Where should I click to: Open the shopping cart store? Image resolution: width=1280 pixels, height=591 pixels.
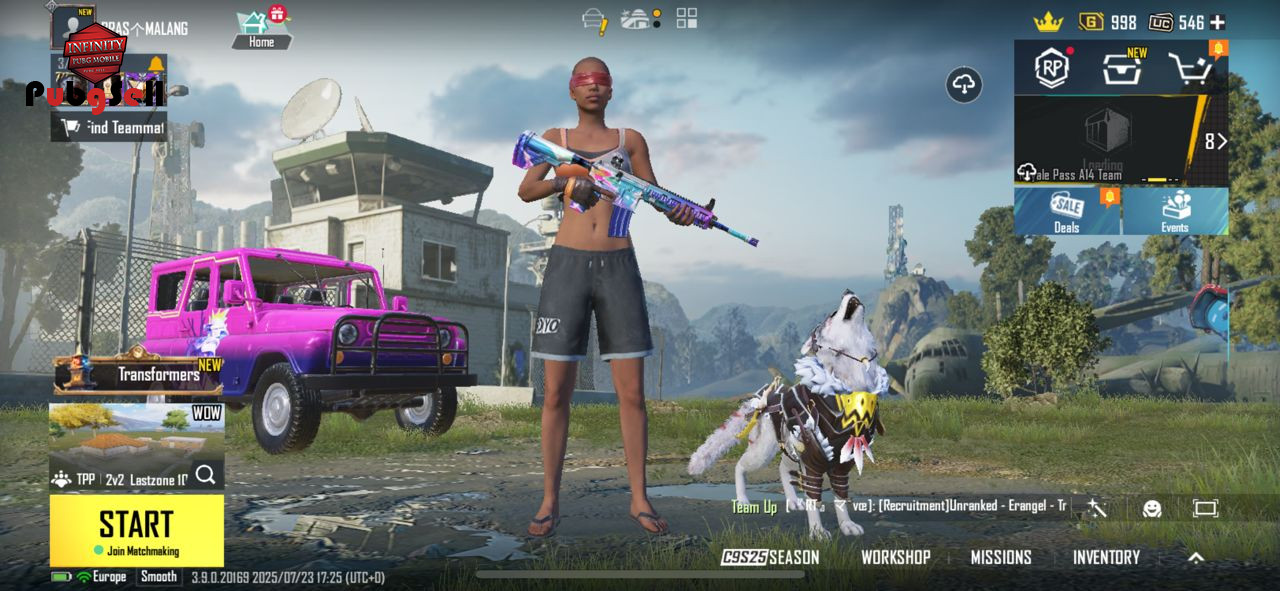(x=1190, y=68)
